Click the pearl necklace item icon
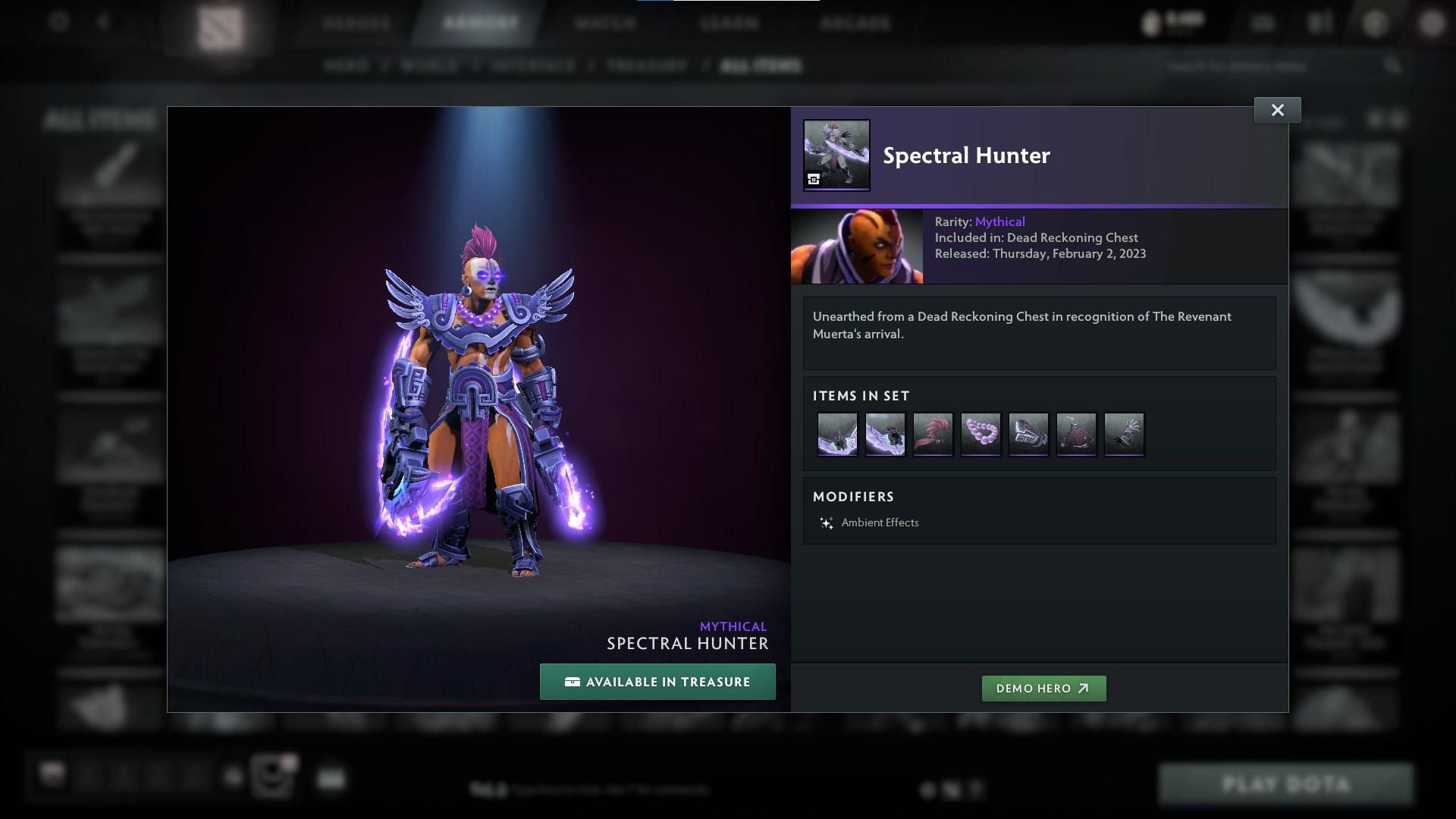 point(981,434)
